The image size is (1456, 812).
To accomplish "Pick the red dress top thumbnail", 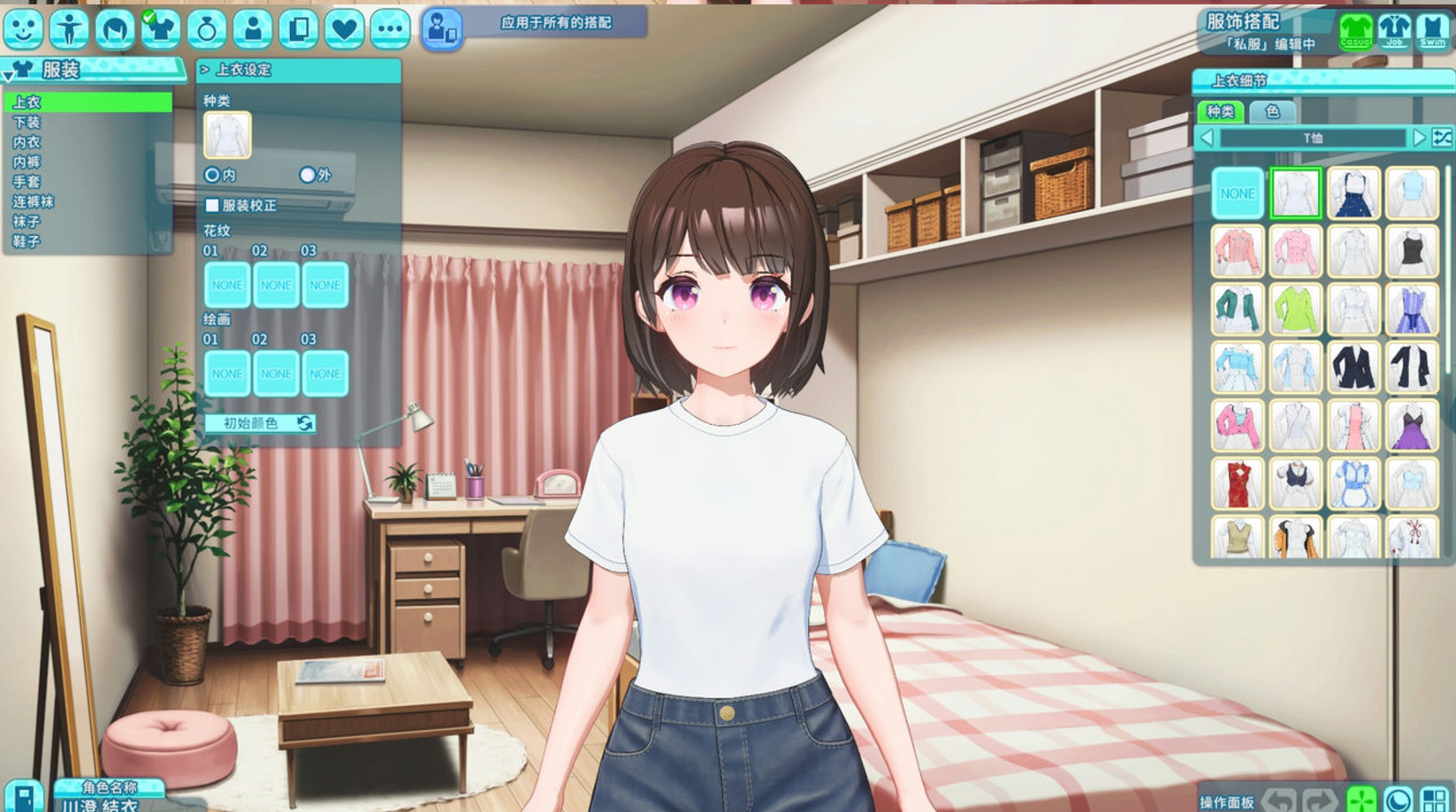I will (1238, 483).
